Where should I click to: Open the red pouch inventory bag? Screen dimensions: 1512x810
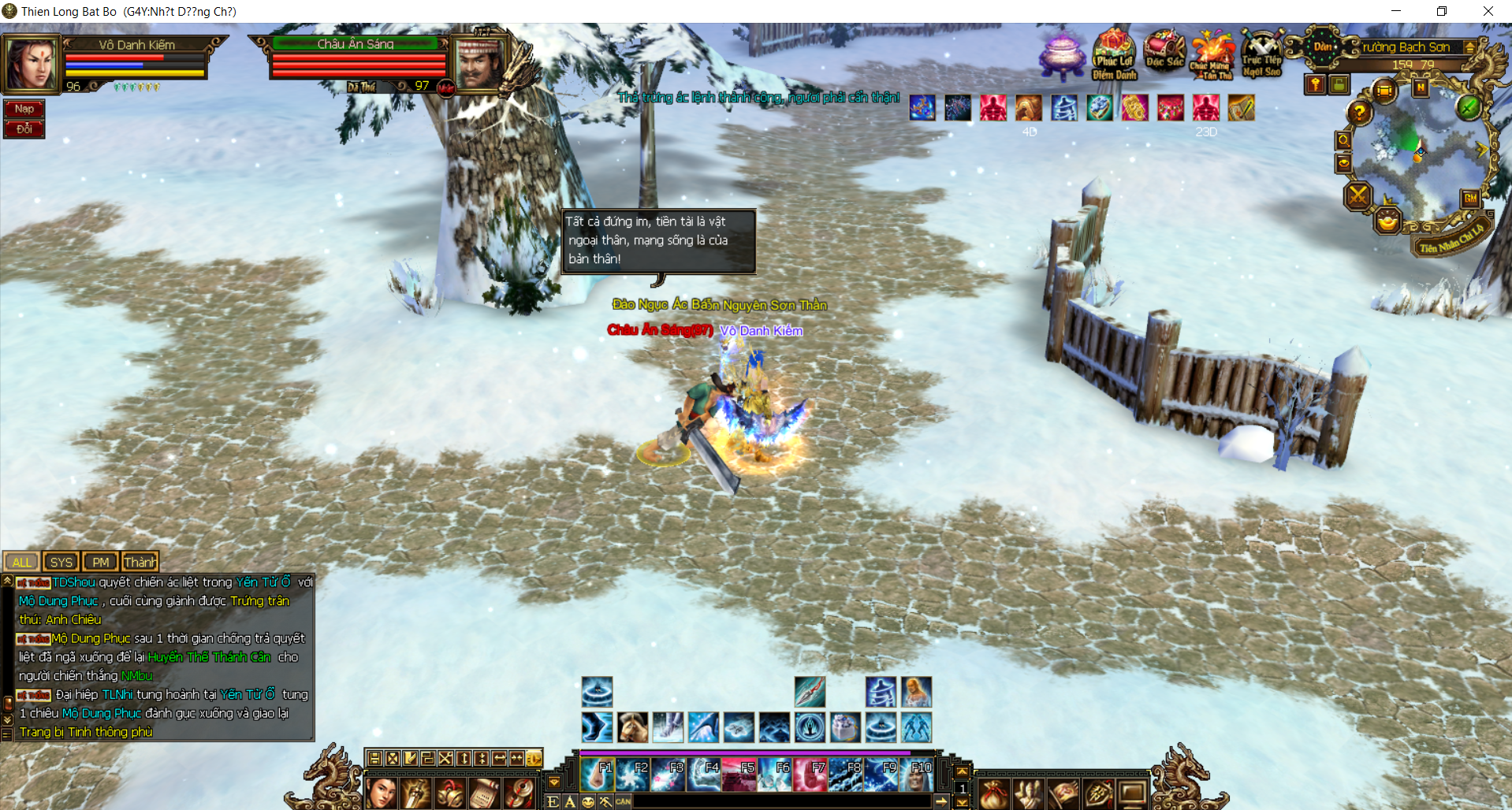coord(994,793)
